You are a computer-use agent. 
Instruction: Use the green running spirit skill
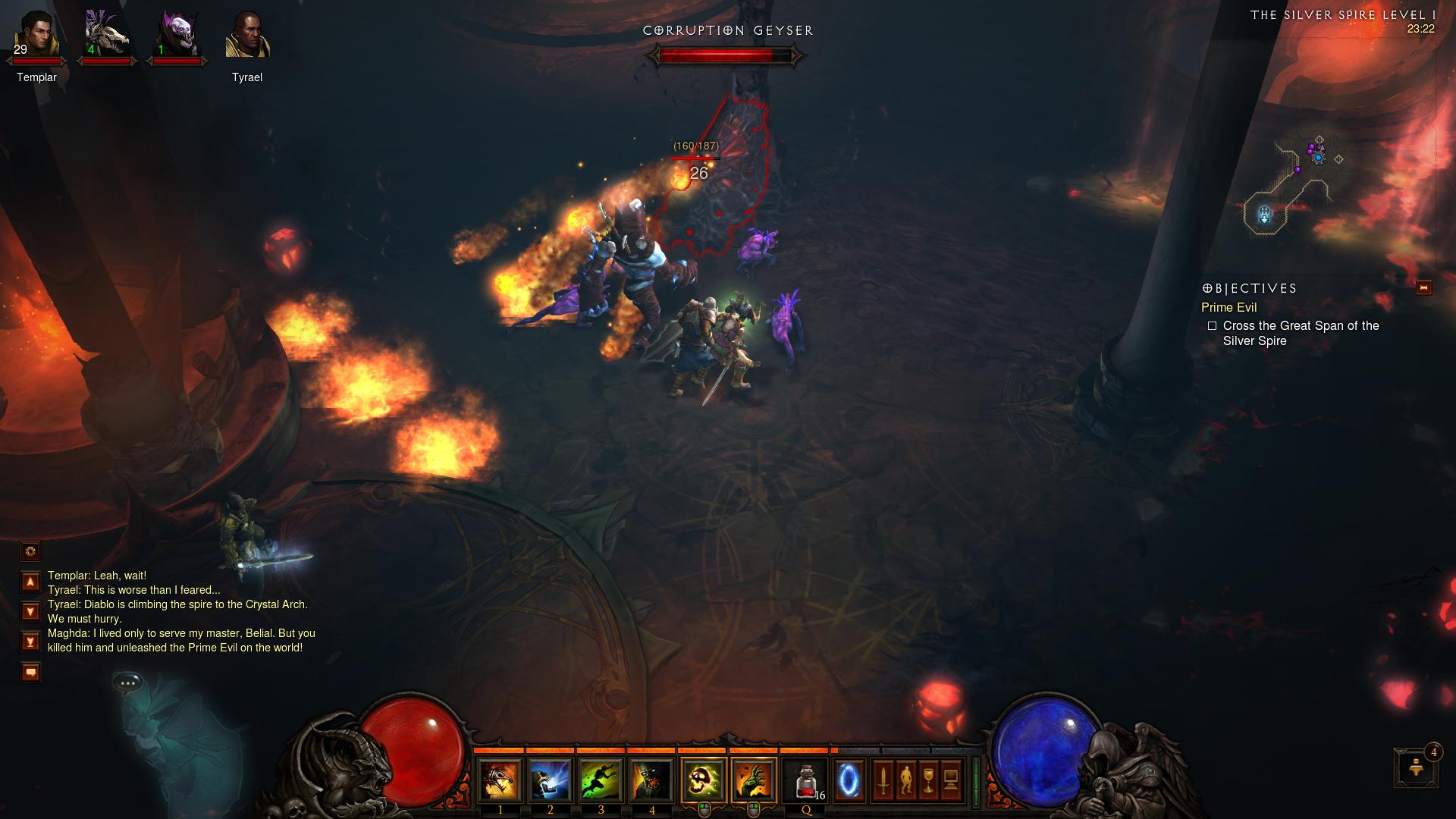(601, 780)
